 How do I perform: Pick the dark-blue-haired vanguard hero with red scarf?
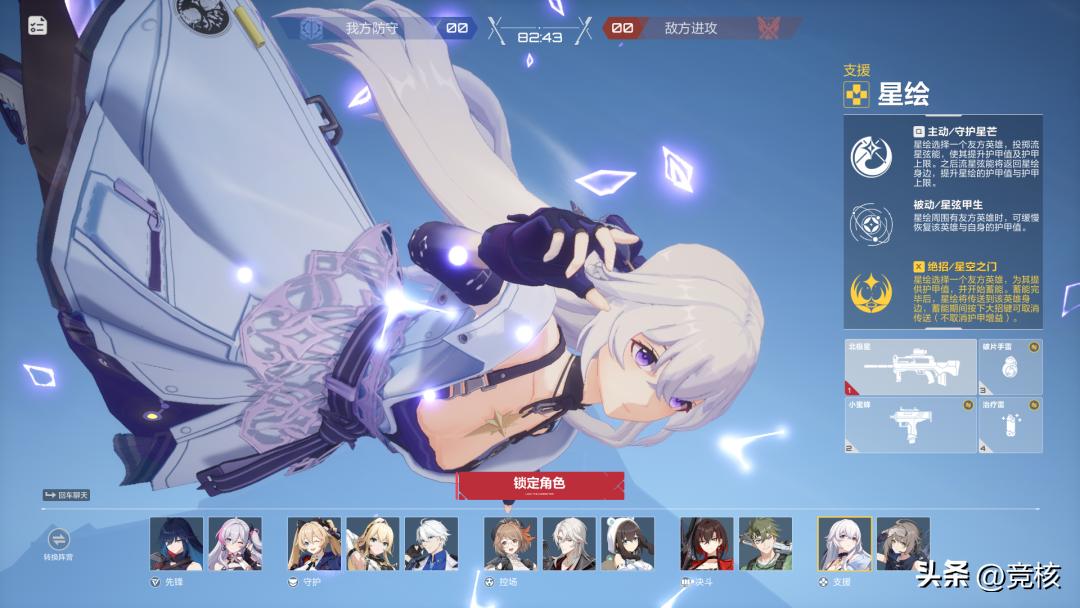pos(176,544)
